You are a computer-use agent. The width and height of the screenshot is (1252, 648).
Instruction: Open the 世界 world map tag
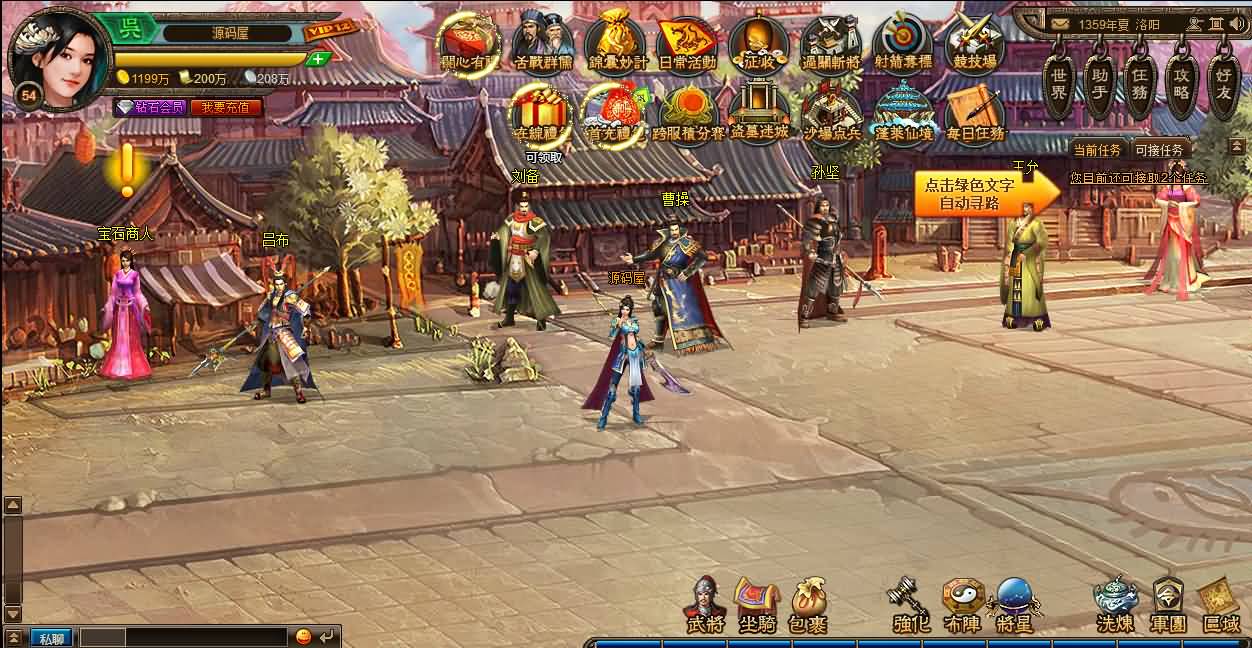[x=1059, y=81]
